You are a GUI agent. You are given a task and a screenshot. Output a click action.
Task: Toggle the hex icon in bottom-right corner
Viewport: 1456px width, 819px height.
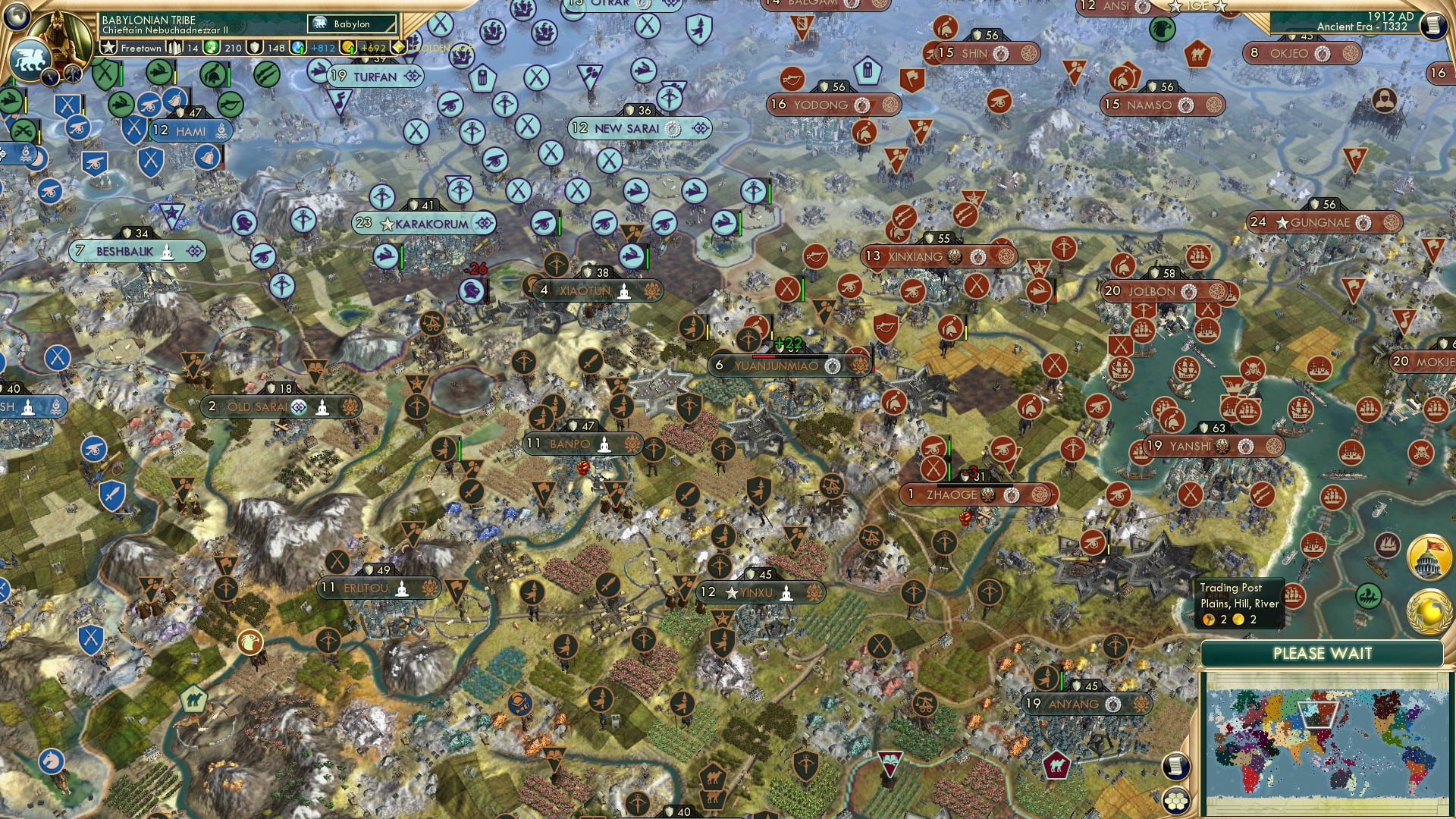(x=1177, y=802)
